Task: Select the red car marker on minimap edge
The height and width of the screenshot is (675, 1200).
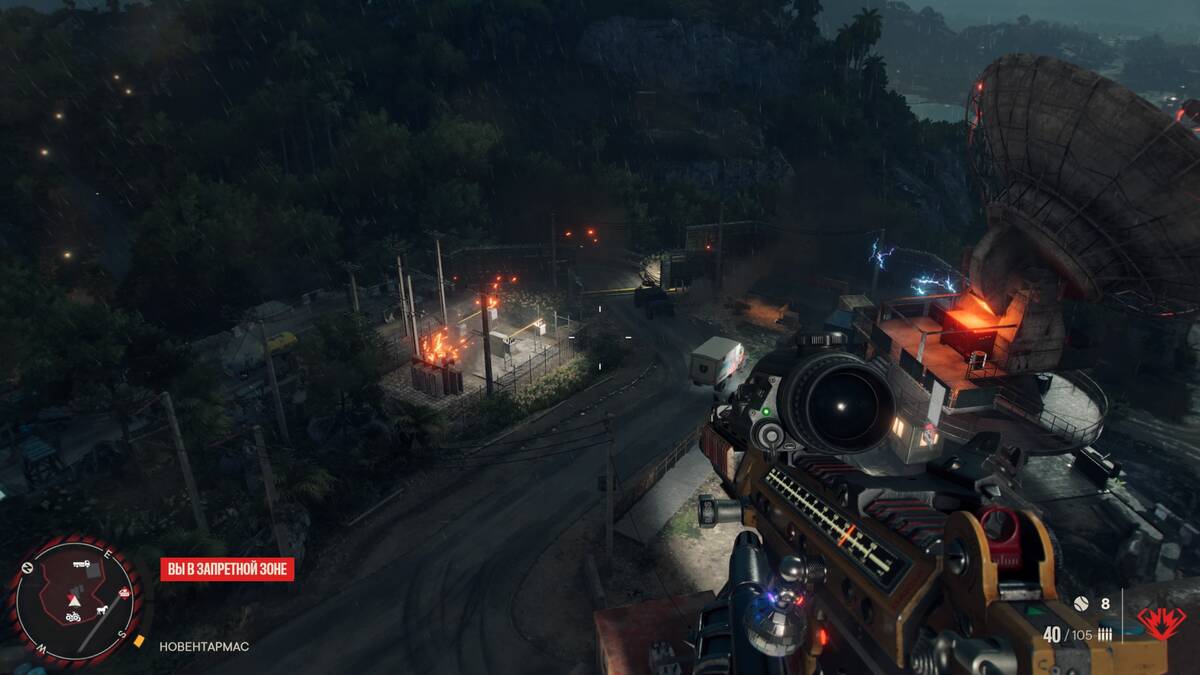Action: click(124, 593)
